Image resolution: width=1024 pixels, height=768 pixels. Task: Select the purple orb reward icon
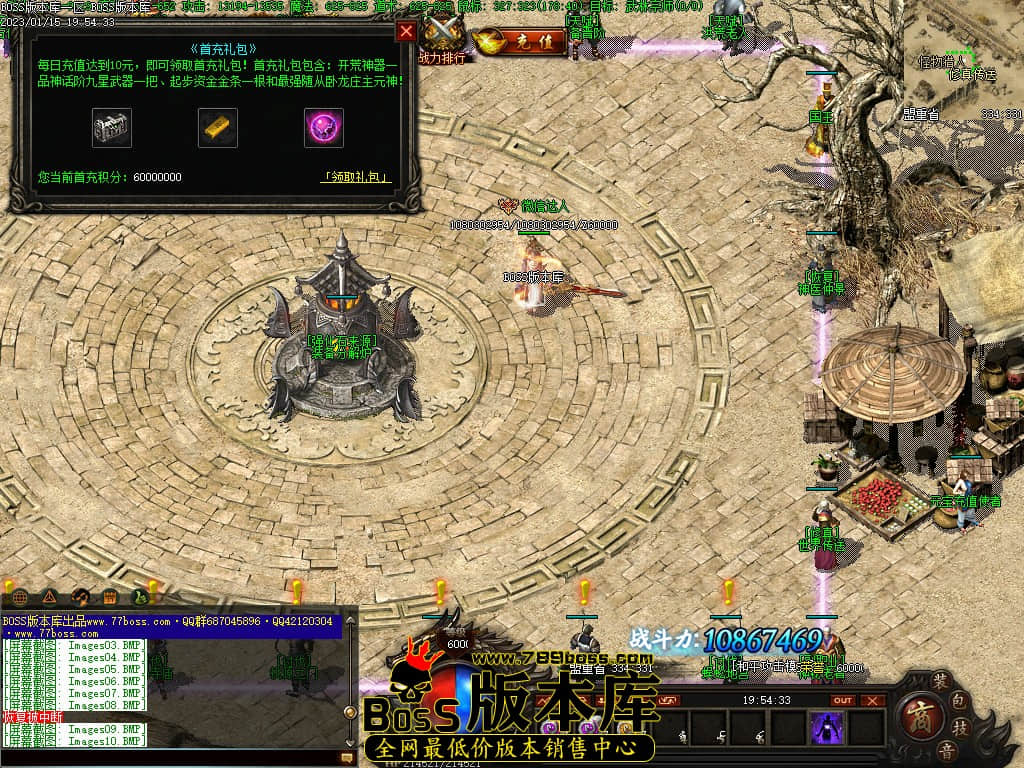click(x=324, y=128)
